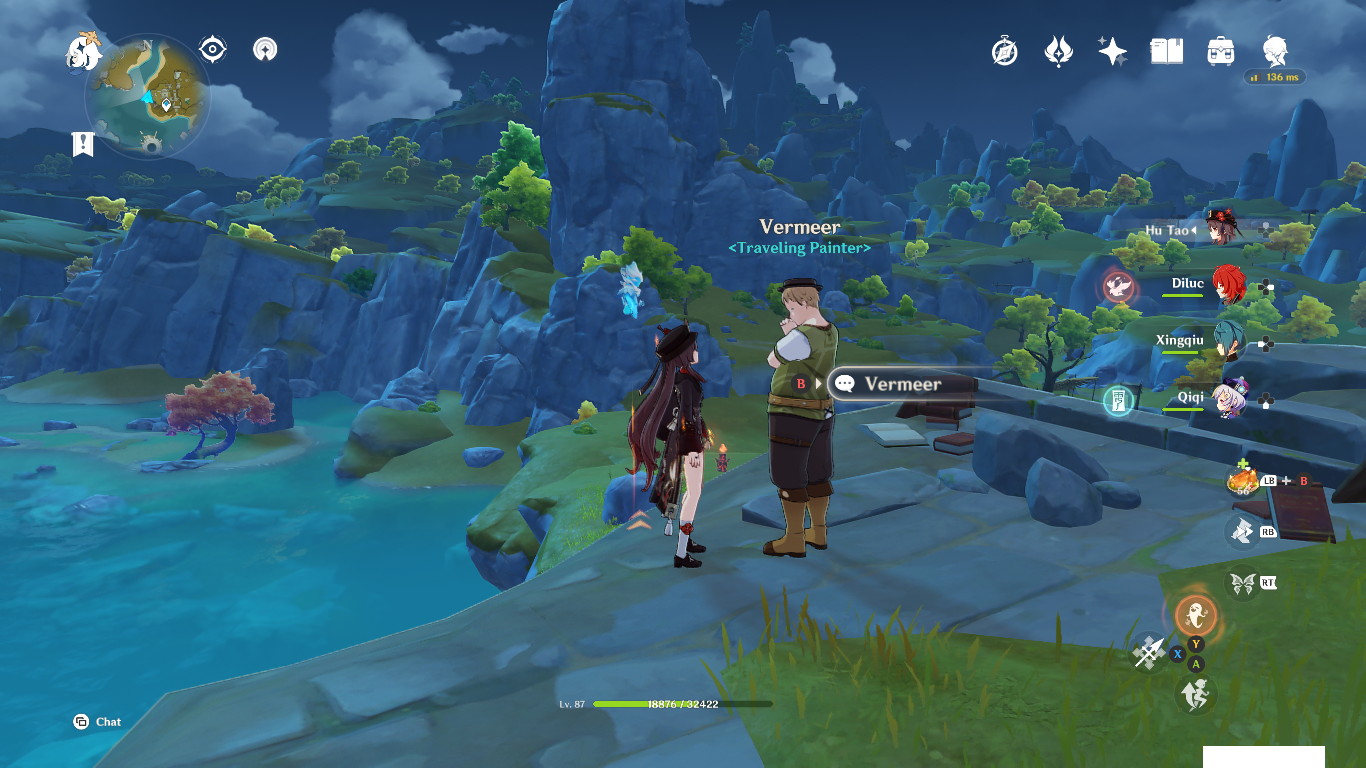Open the battle pass icon

coord(1058,51)
